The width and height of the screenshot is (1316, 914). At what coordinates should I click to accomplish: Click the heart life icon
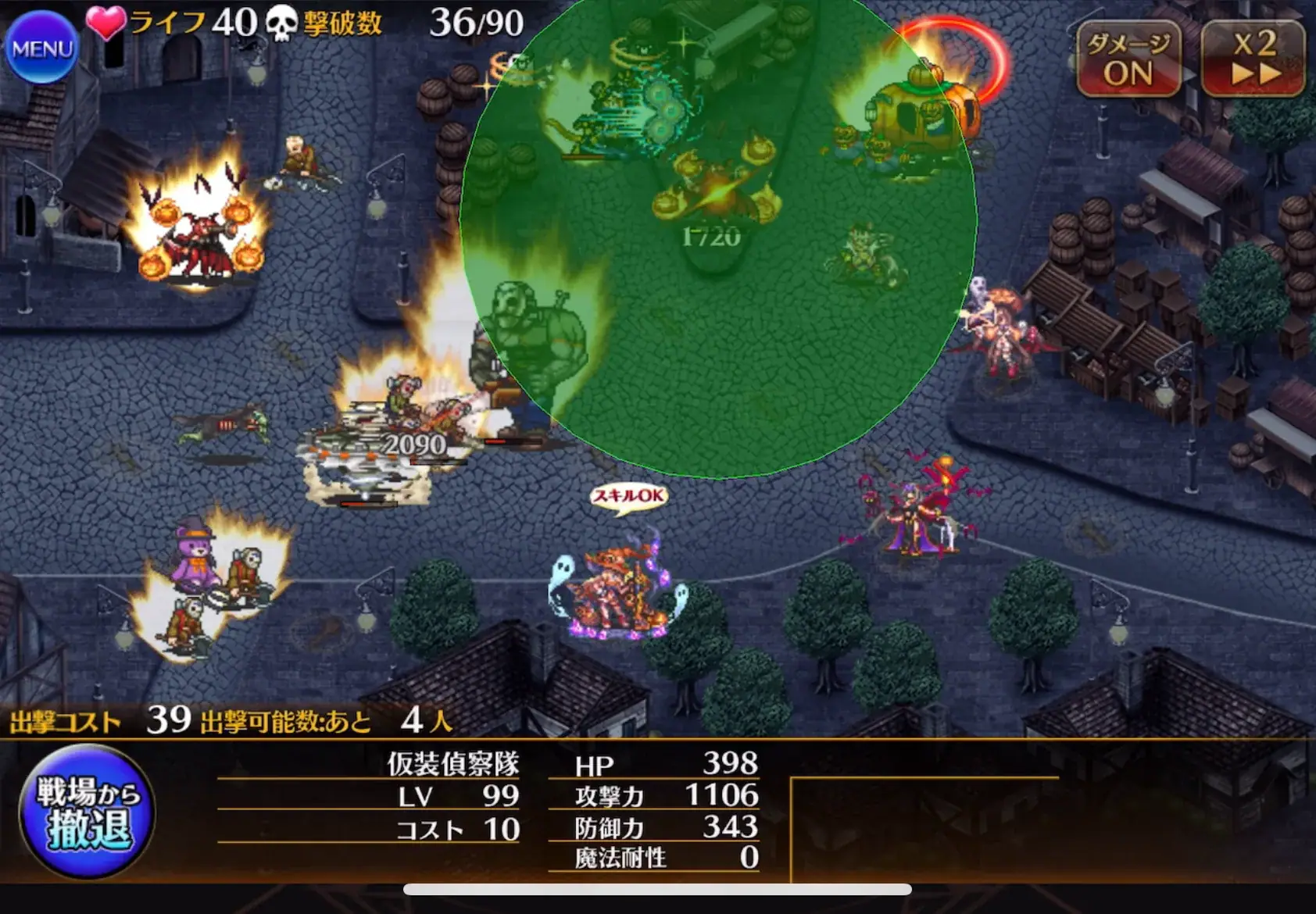pyautogui.click(x=103, y=22)
